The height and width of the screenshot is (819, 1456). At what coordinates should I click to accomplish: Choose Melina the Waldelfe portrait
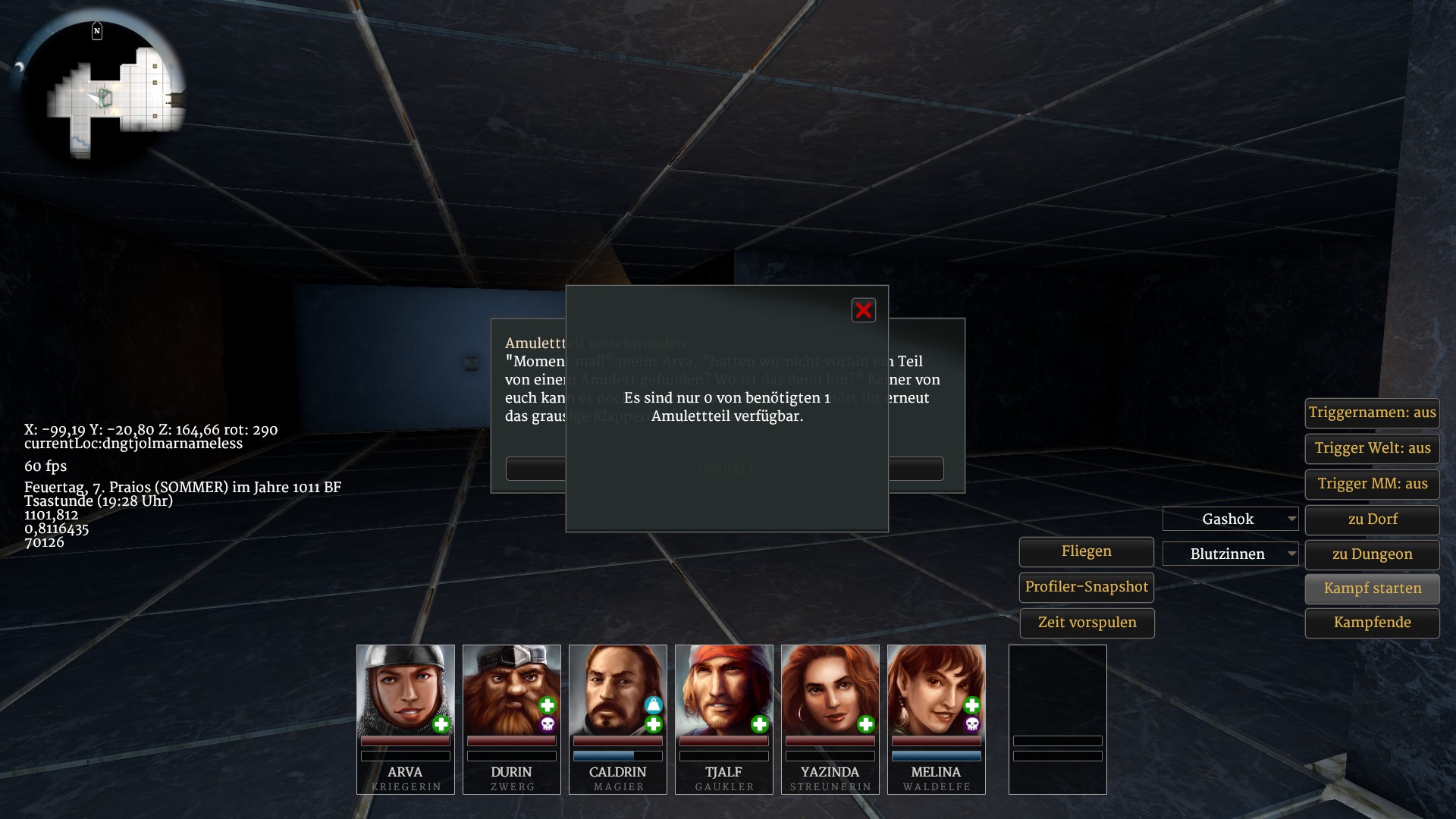coord(936,690)
